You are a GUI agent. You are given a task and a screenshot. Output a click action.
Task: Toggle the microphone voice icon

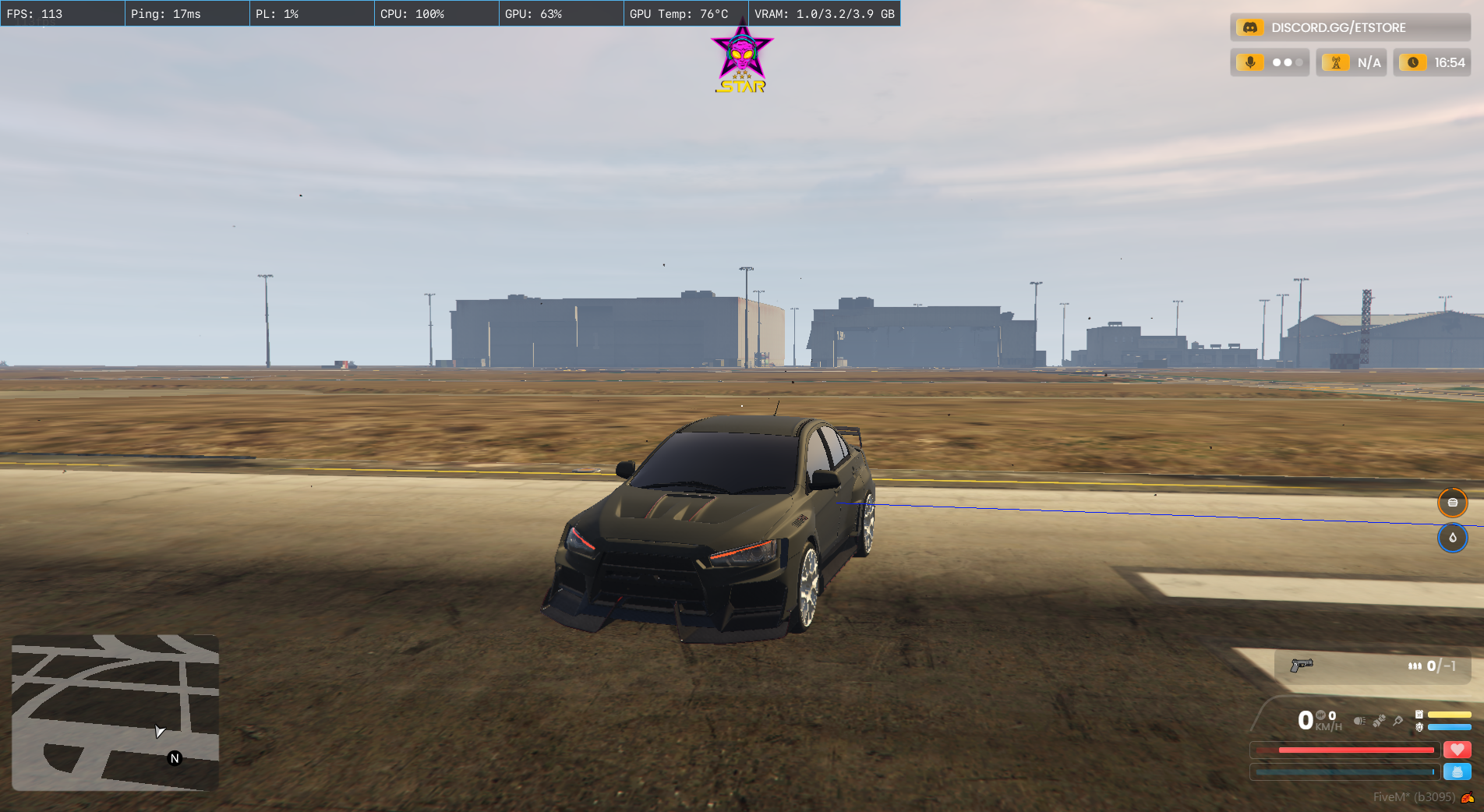[1250, 62]
